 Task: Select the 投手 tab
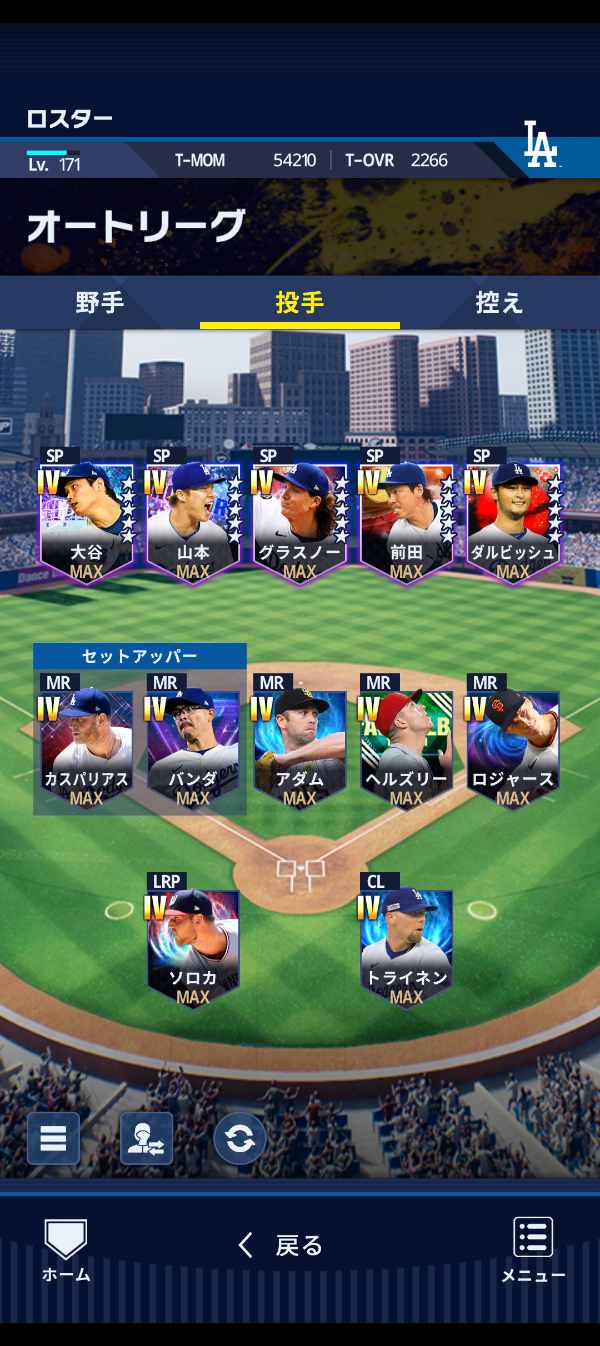[x=300, y=303]
